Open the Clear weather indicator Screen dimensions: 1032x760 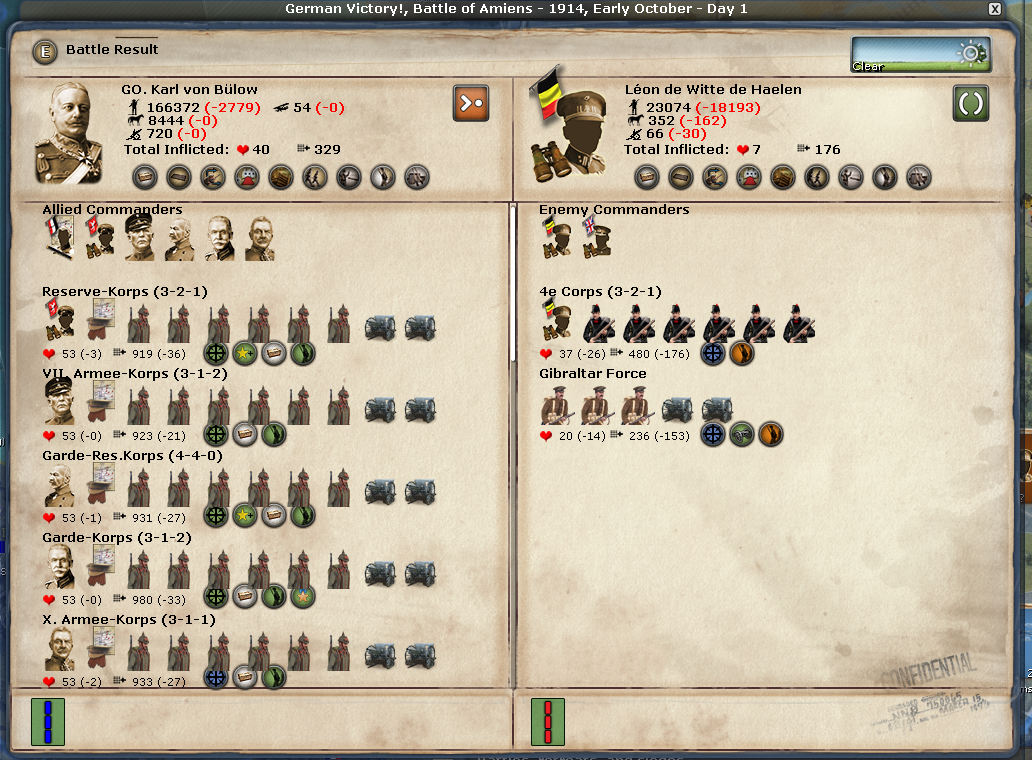pos(920,54)
